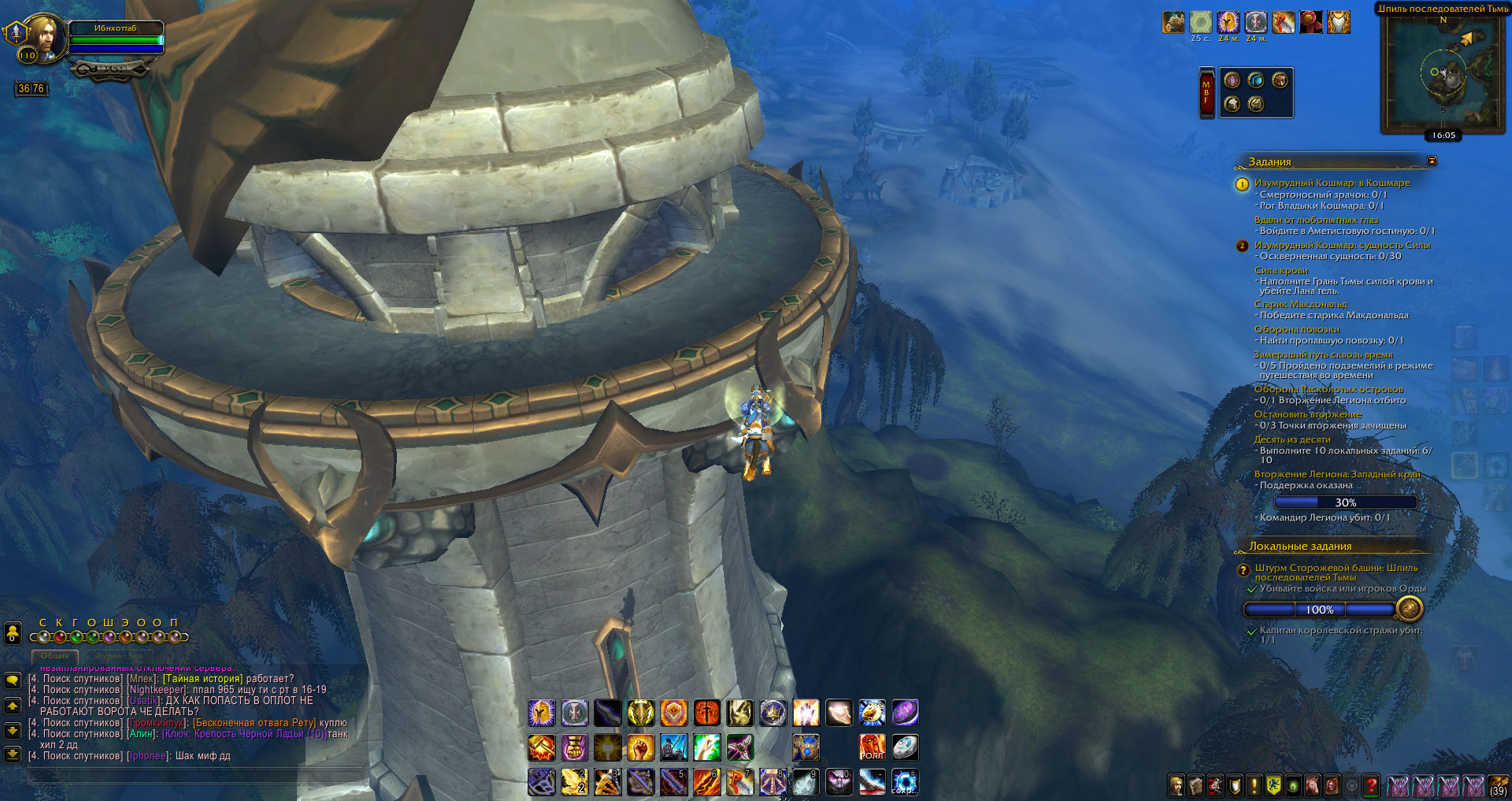Open the quest log exclamation mark button
Viewport: 1512px width, 801px height.
(1254, 785)
